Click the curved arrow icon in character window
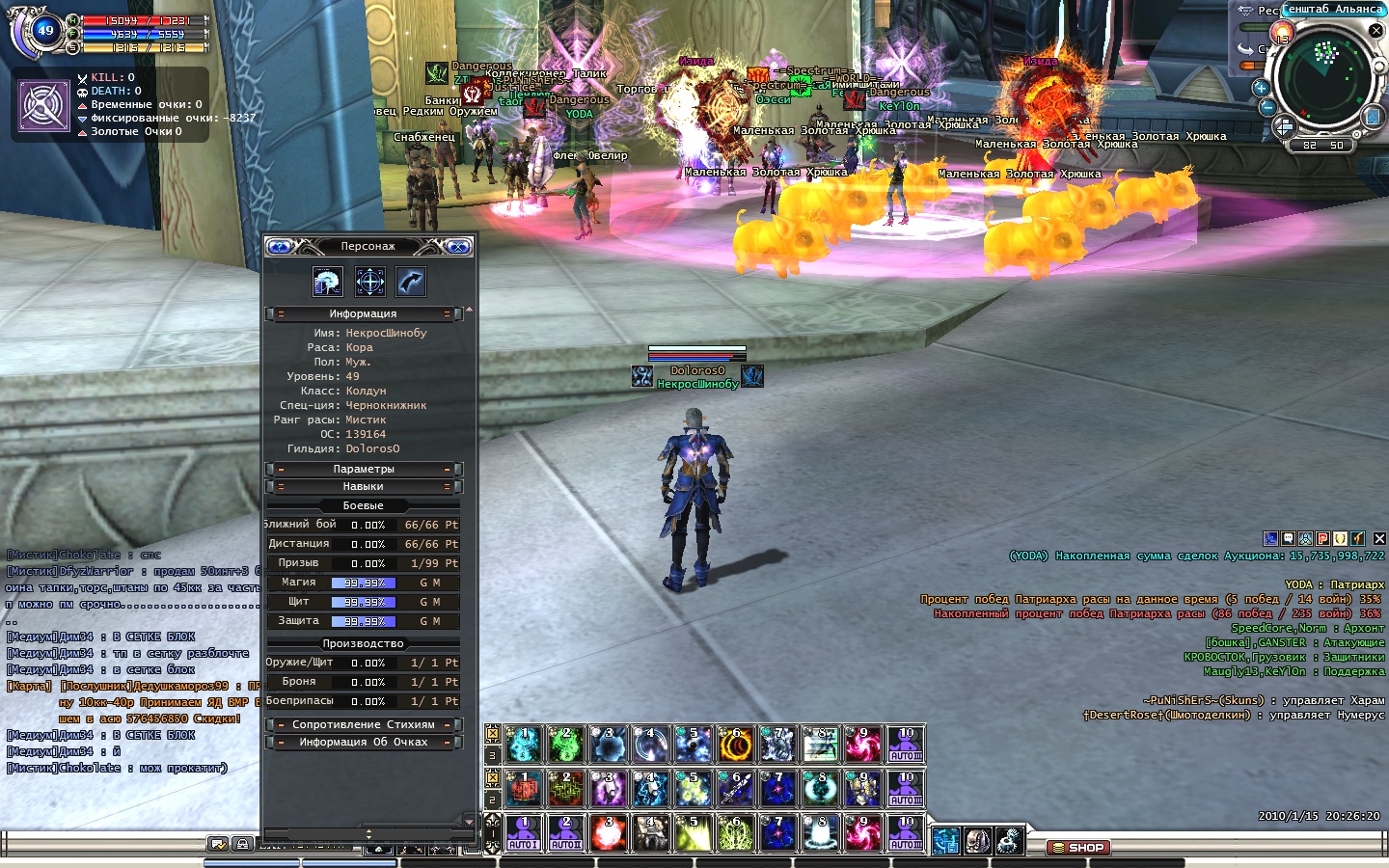The width and height of the screenshot is (1389, 868). coord(411,282)
